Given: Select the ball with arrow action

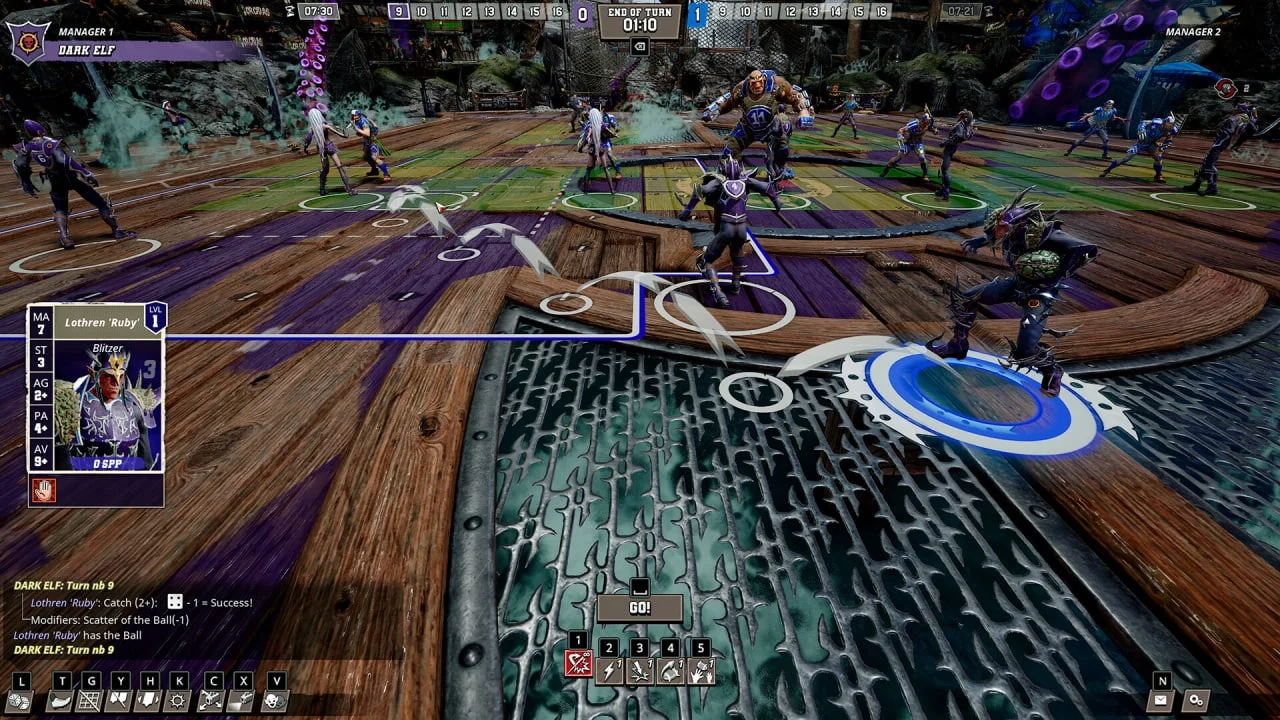Looking at the screenshot, I should (670, 671).
